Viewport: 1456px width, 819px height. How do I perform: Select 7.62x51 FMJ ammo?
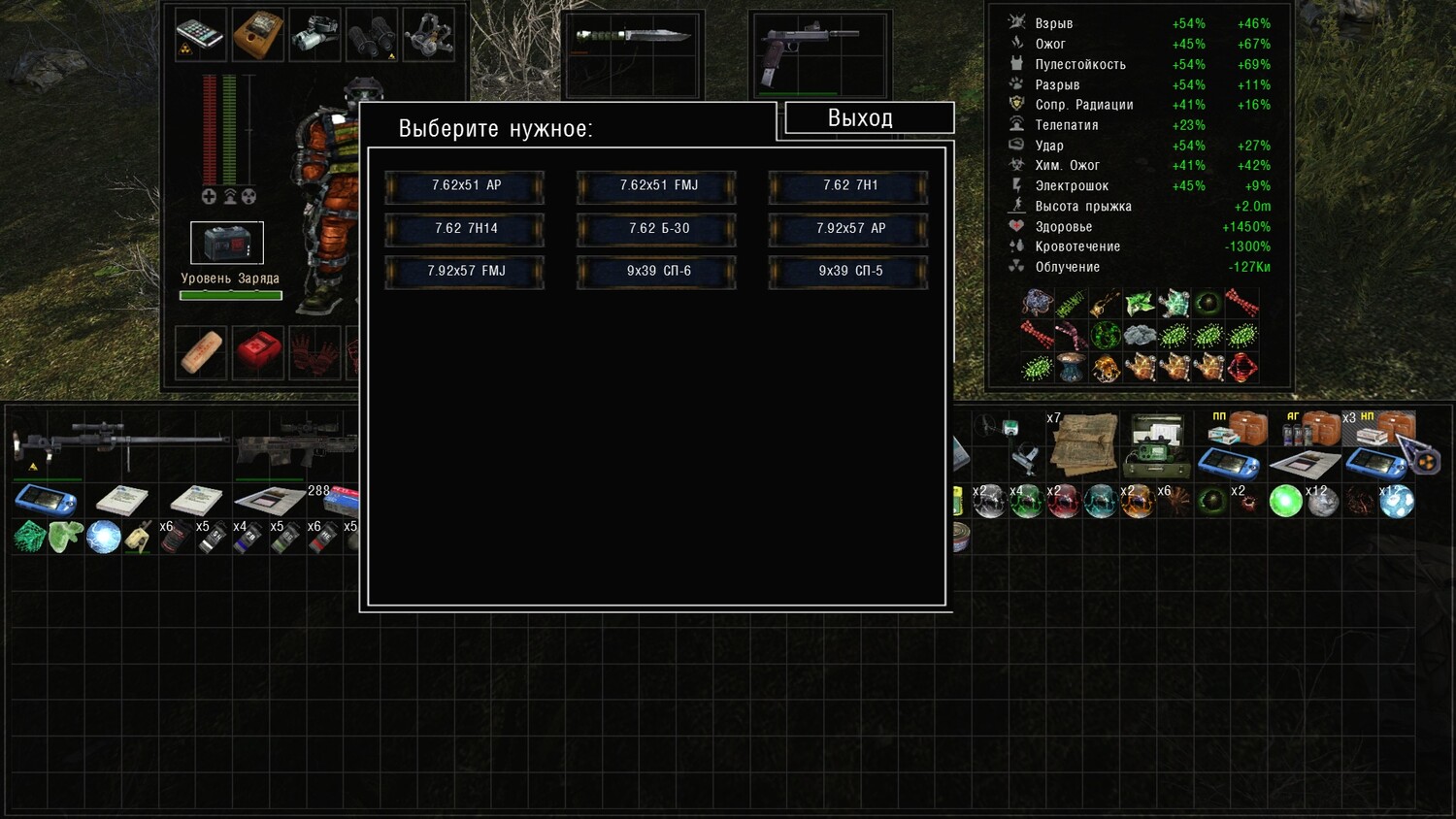[x=657, y=186]
